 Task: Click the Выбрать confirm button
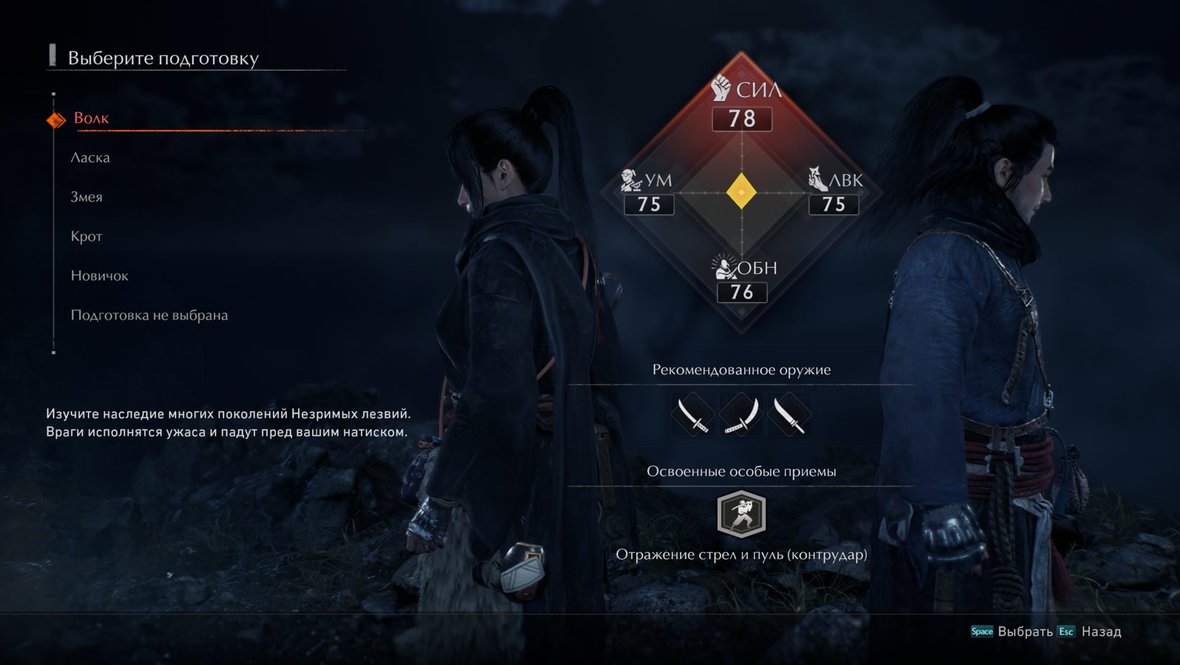coord(1025,632)
